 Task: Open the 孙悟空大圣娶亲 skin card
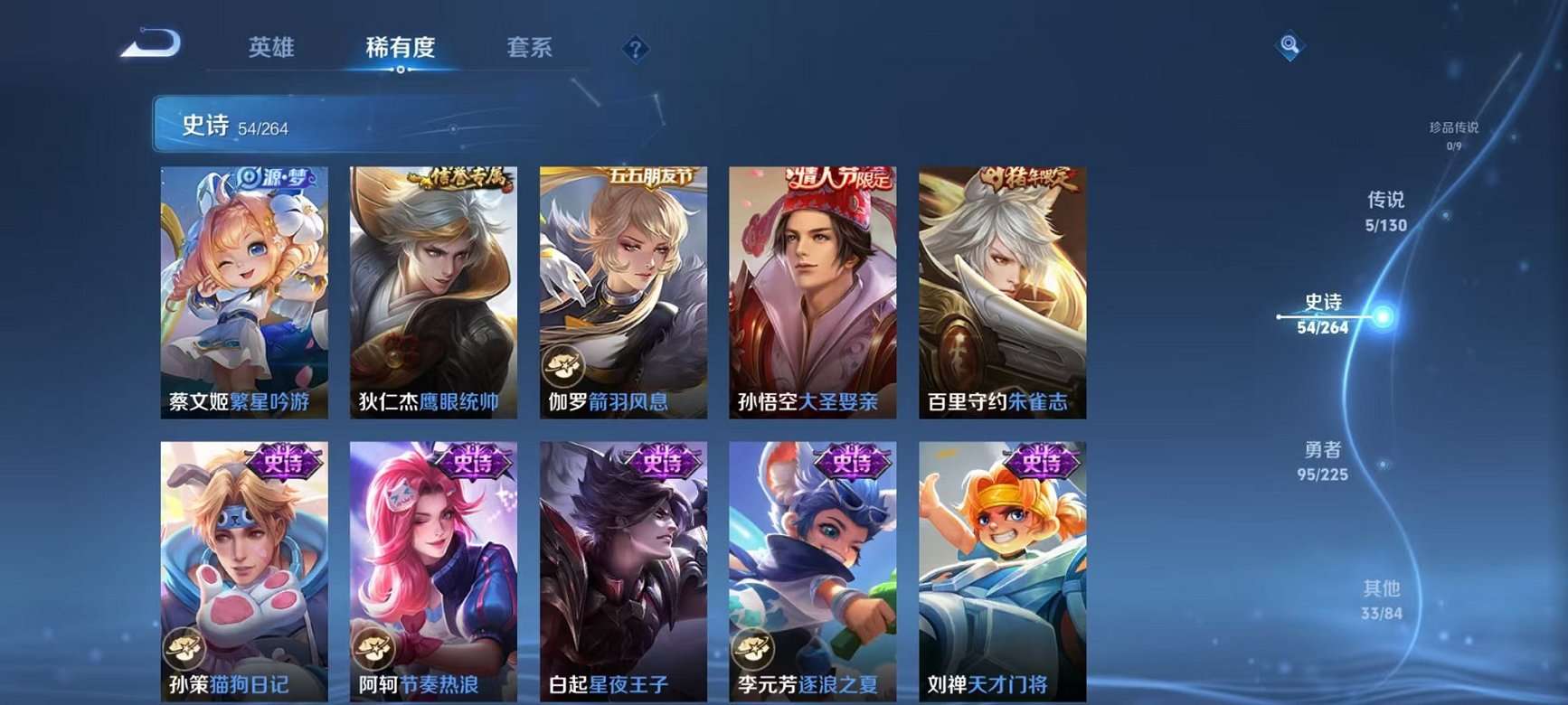811,289
